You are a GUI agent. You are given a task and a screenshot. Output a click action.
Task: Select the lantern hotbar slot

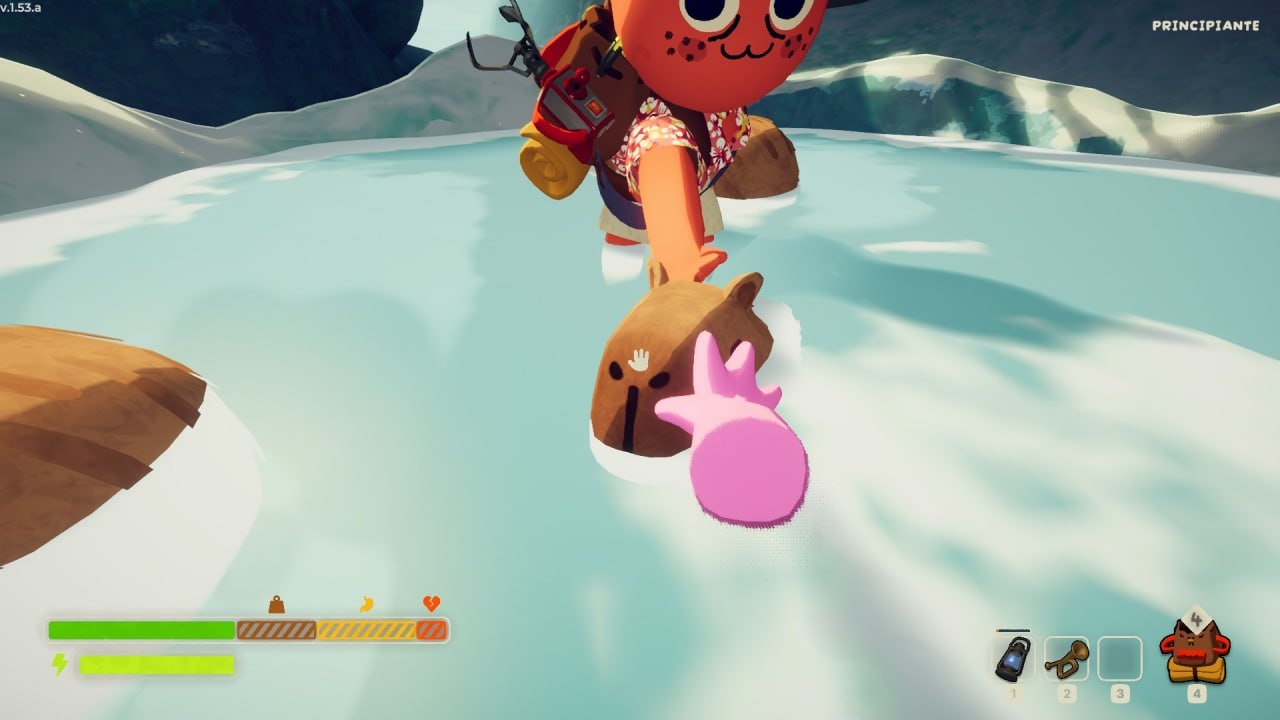[1014, 658]
